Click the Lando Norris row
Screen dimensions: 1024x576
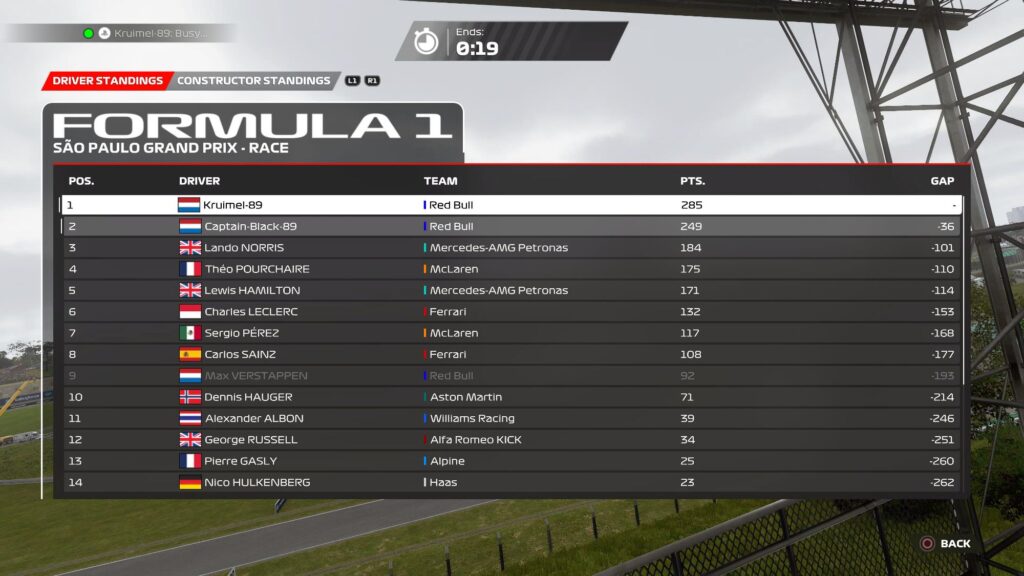[x=512, y=248]
